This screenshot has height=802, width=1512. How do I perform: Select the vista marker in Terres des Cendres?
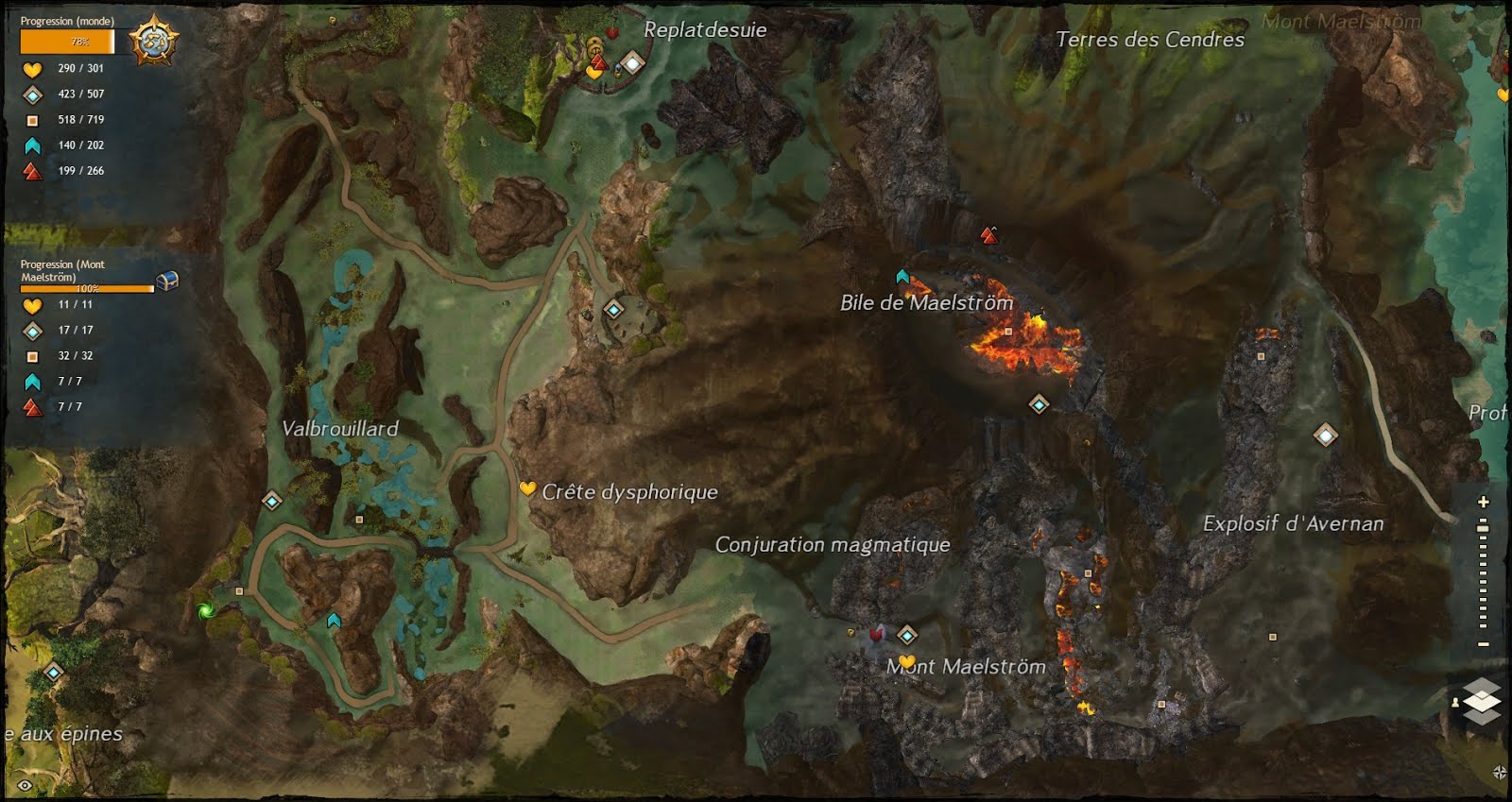click(x=988, y=234)
